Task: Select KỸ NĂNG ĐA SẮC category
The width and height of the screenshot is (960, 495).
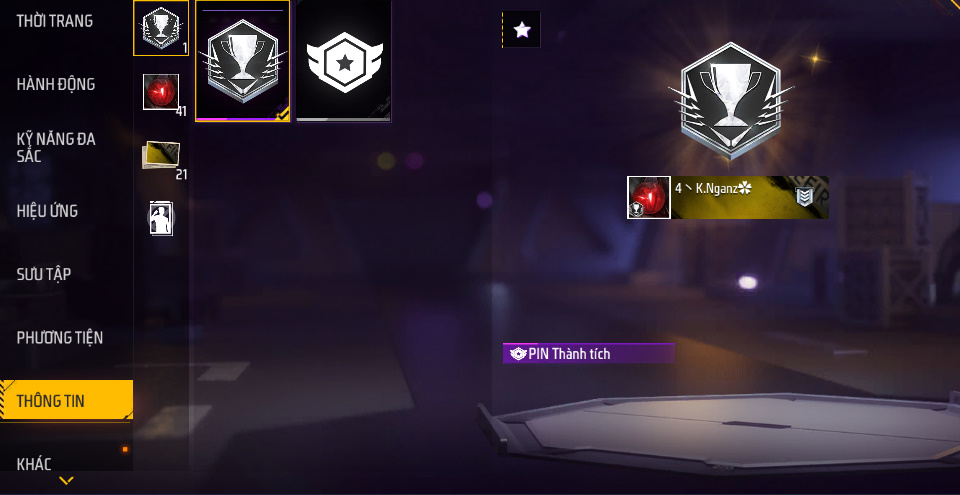Action: pos(56,147)
